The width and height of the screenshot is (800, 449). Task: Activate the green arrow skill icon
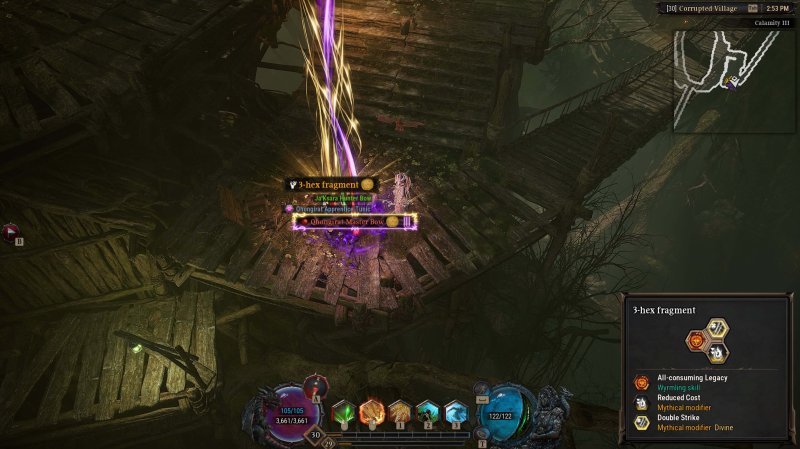point(344,412)
